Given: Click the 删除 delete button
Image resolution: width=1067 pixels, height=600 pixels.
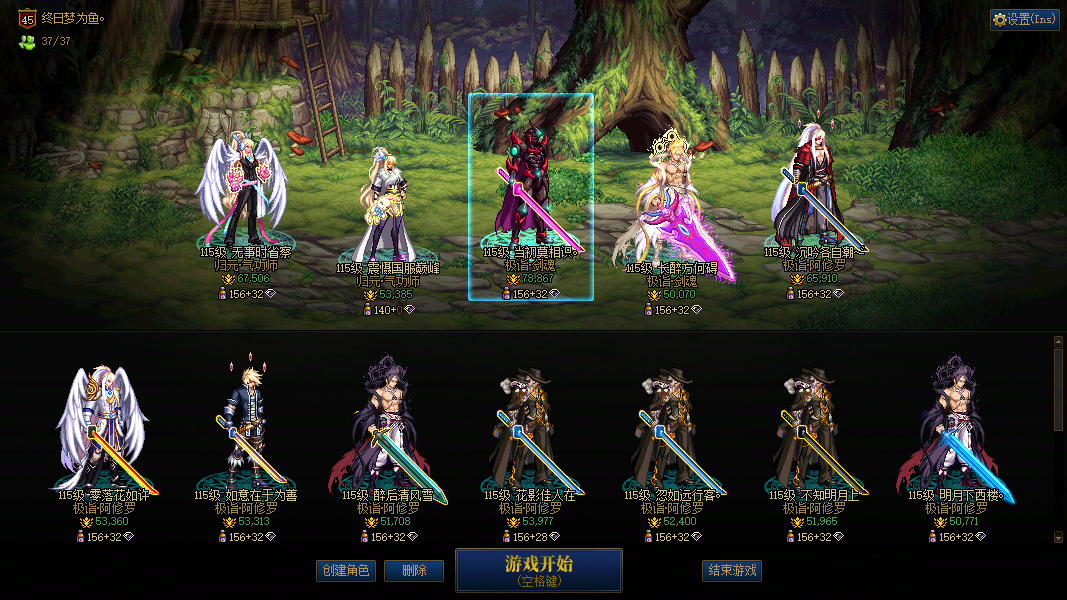Looking at the screenshot, I should [414, 571].
